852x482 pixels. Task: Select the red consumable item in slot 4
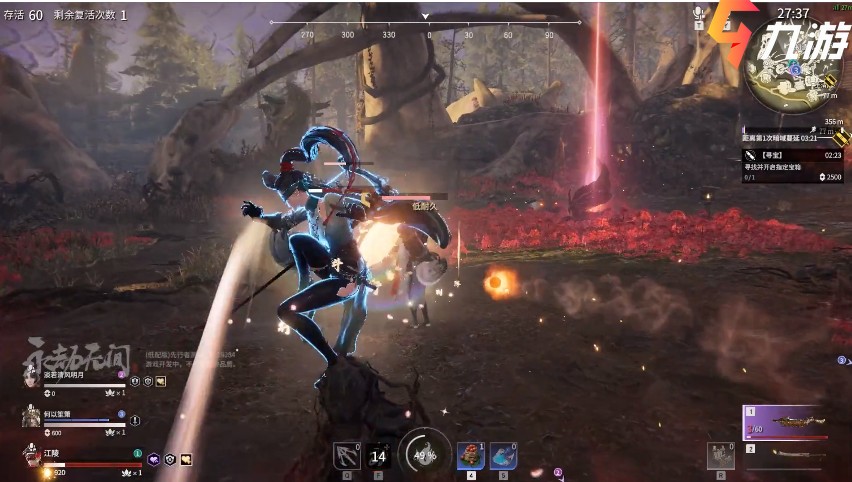click(470, 456)
